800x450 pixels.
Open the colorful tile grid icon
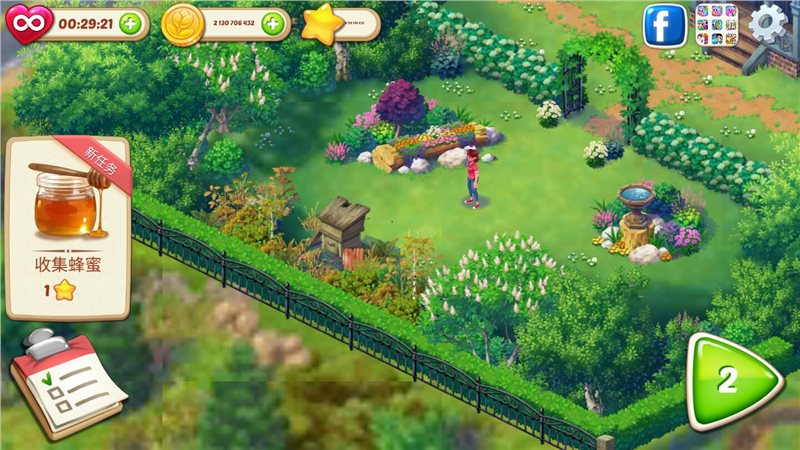click(x=716, y=25)
